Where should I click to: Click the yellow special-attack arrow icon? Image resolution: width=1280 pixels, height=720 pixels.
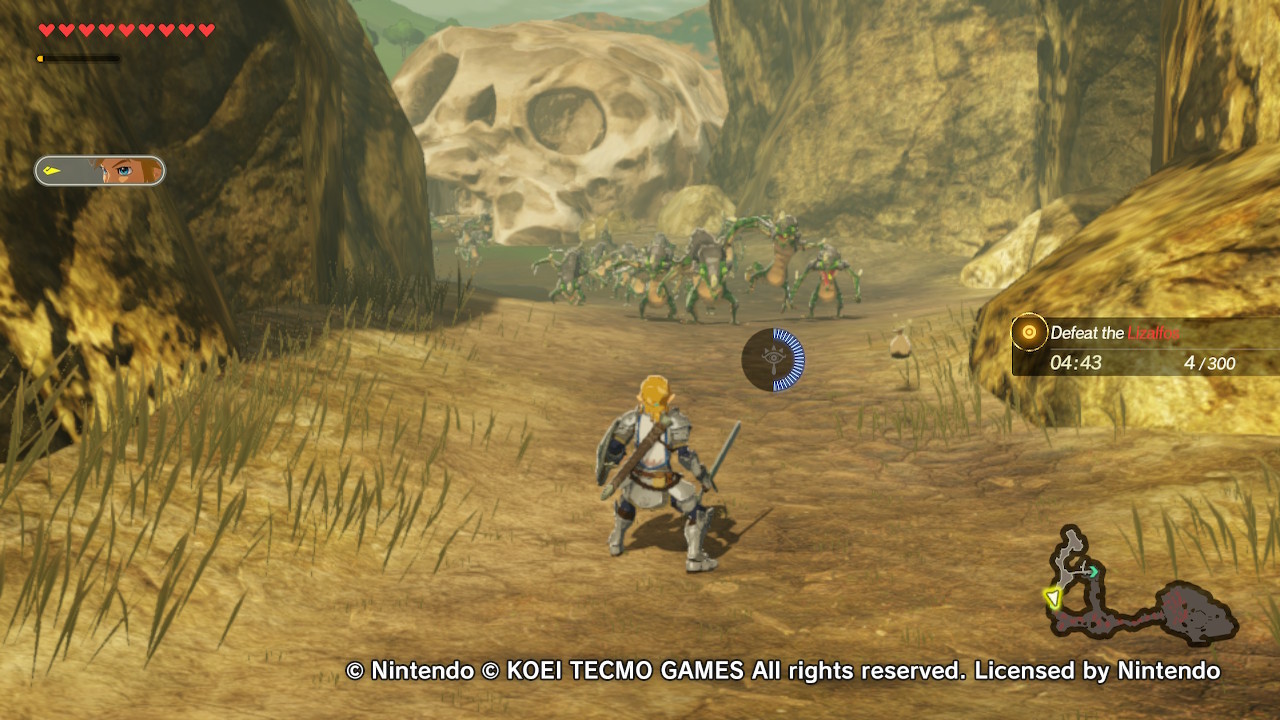click(53, 170)
